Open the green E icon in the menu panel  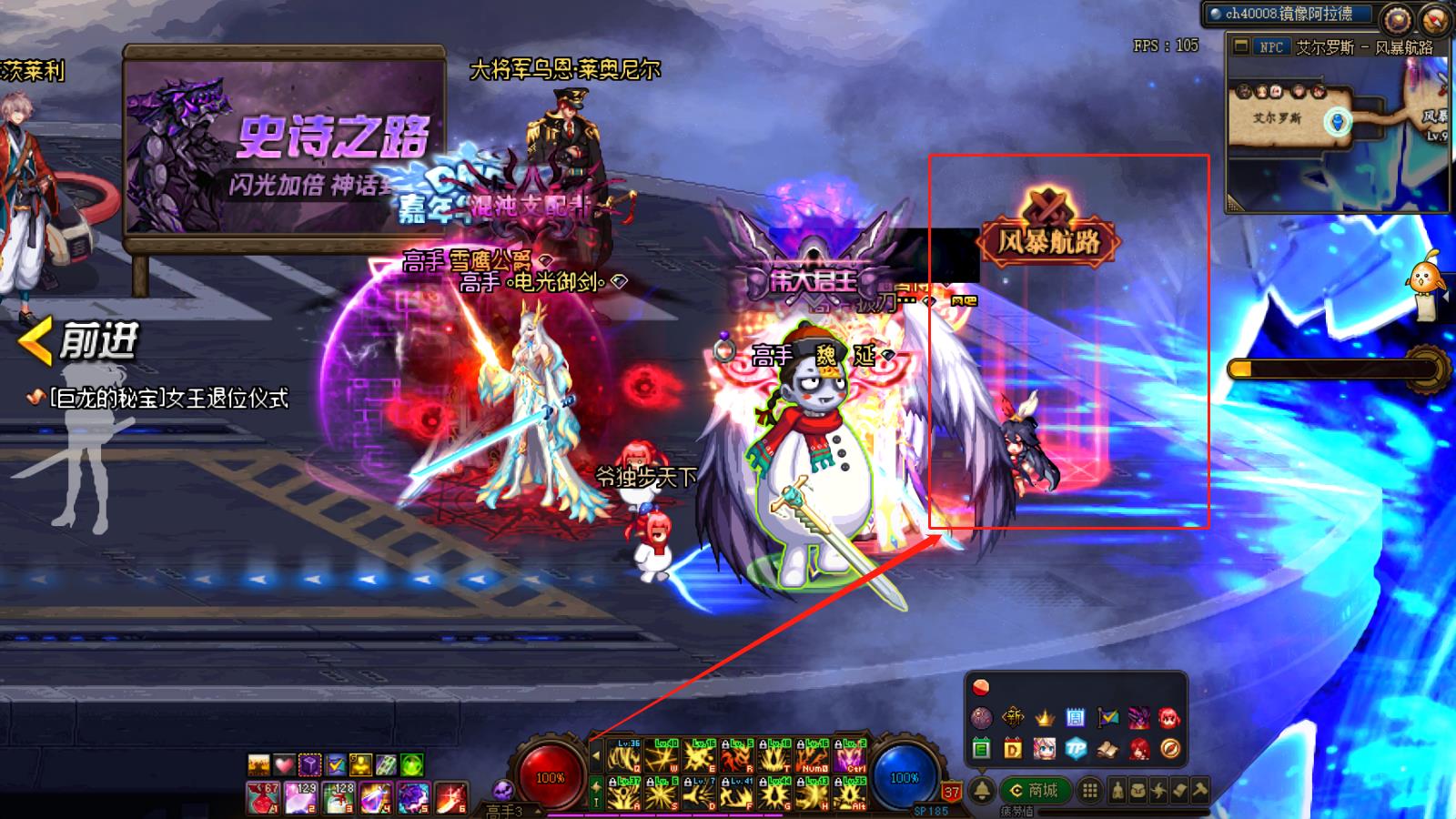981,749
